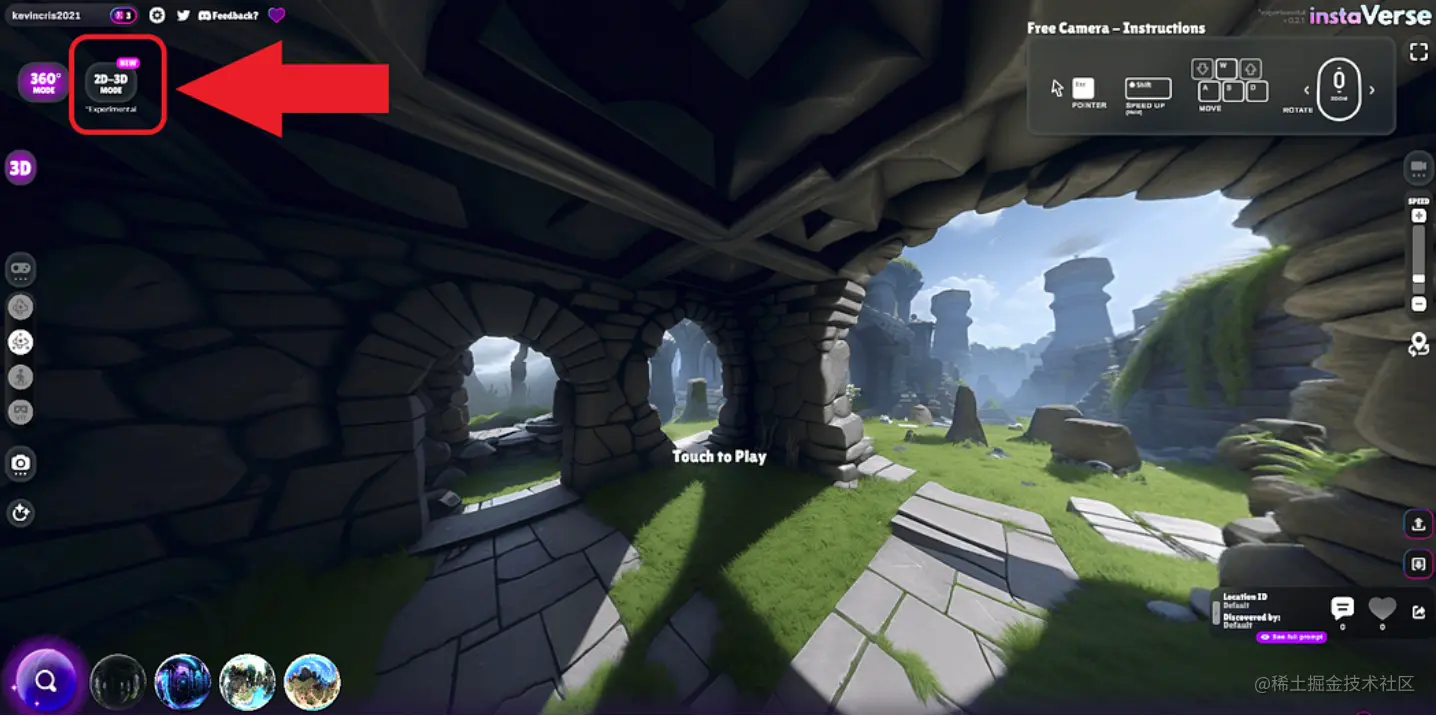
Task: Open the Twitter bird link
Action: click(x=183, y=15)
